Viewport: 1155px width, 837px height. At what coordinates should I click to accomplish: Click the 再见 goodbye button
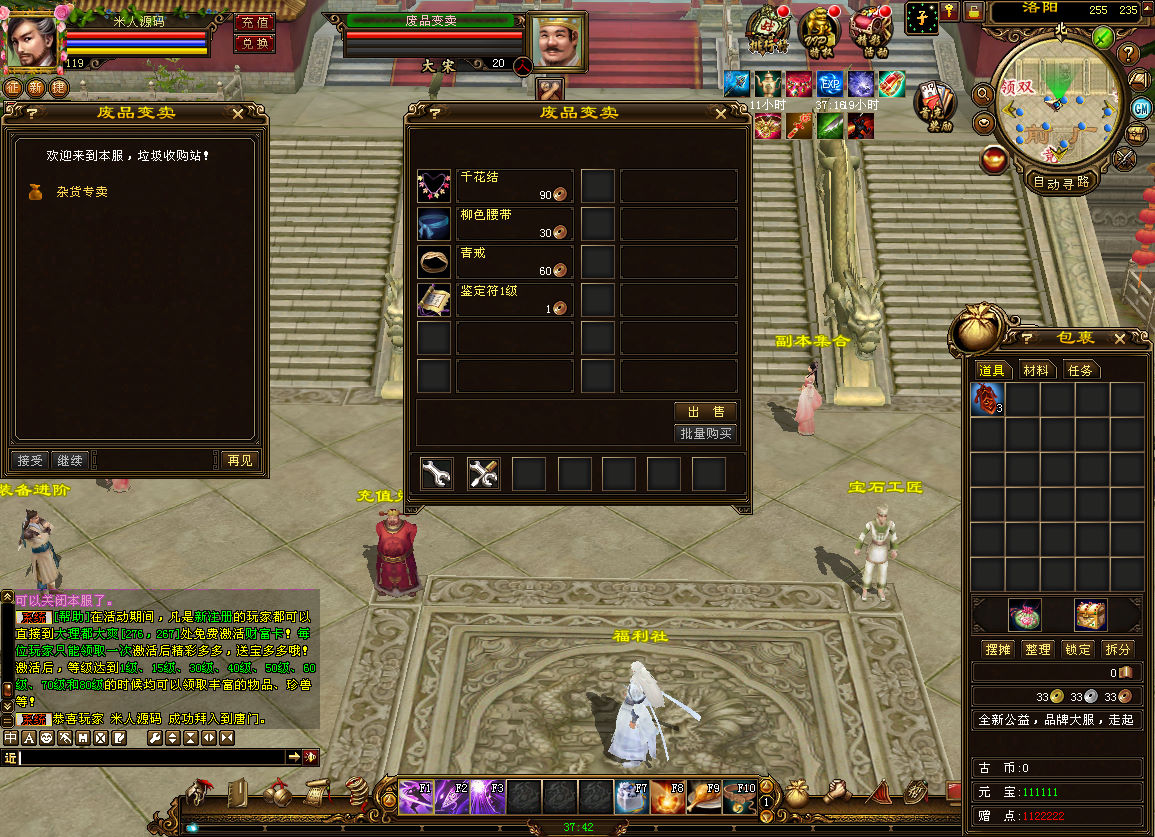pos(240,461)
